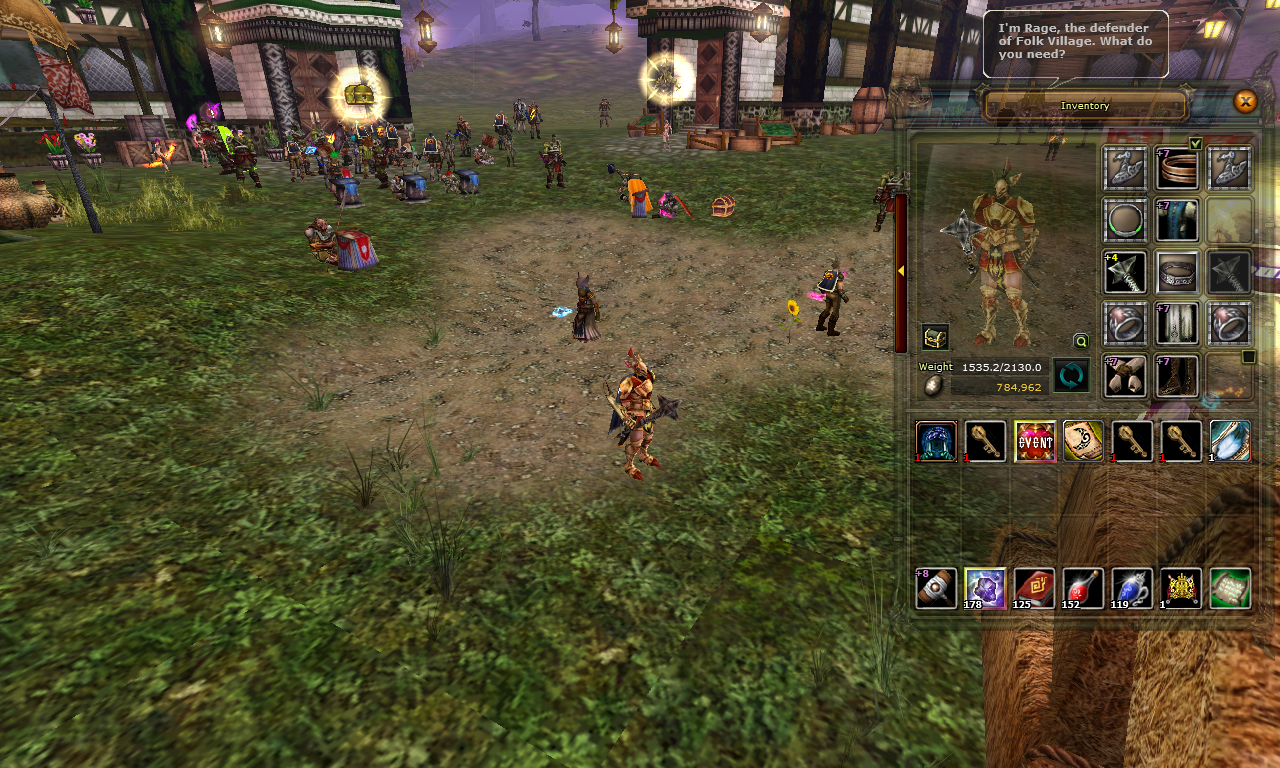Viewport: 1280px width, 768px height.
Task: Select the round shield equipment slot
Action: click(1125, 220)
